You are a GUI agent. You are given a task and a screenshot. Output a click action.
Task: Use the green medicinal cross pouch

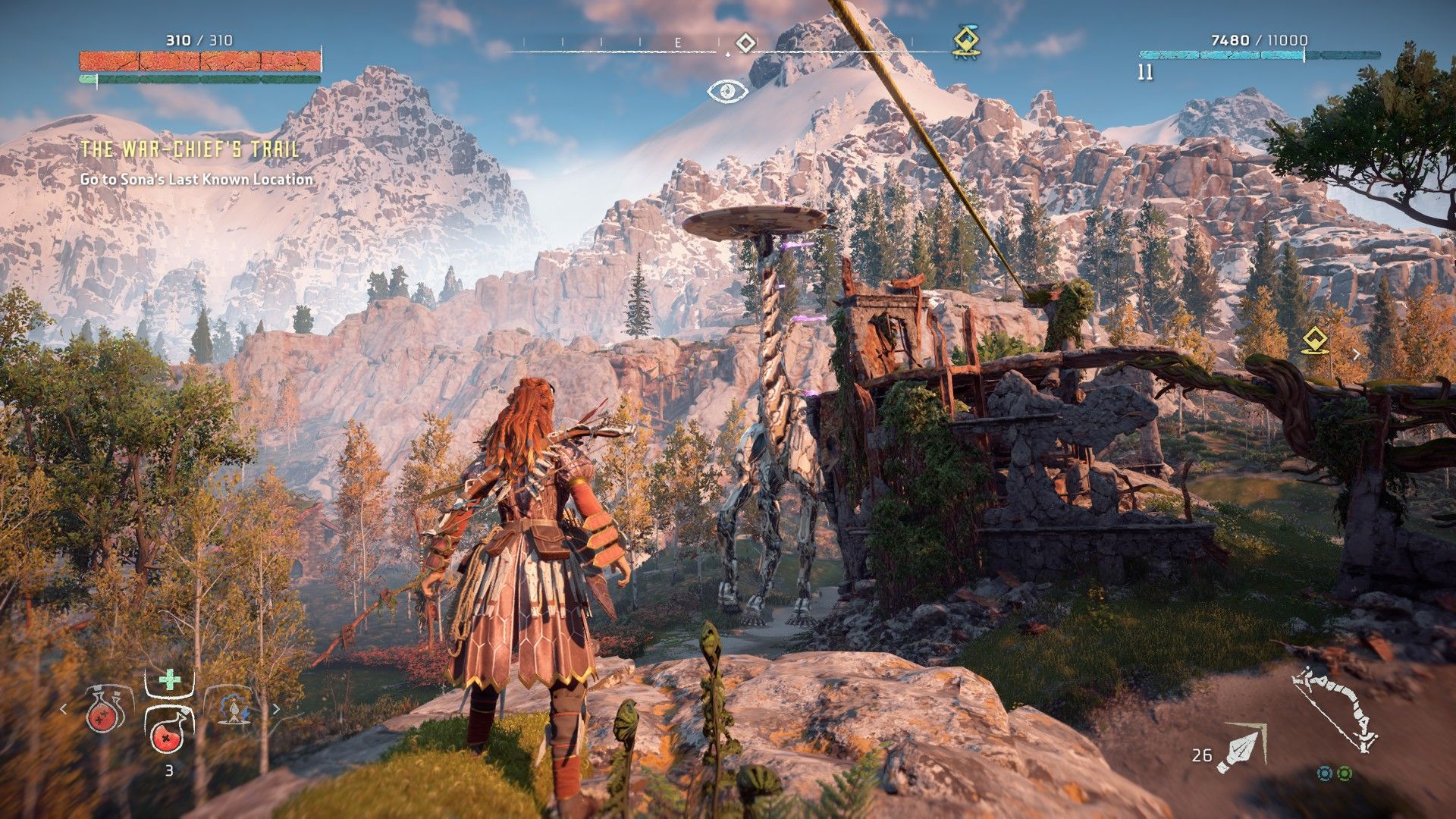[x=169, y=679]
